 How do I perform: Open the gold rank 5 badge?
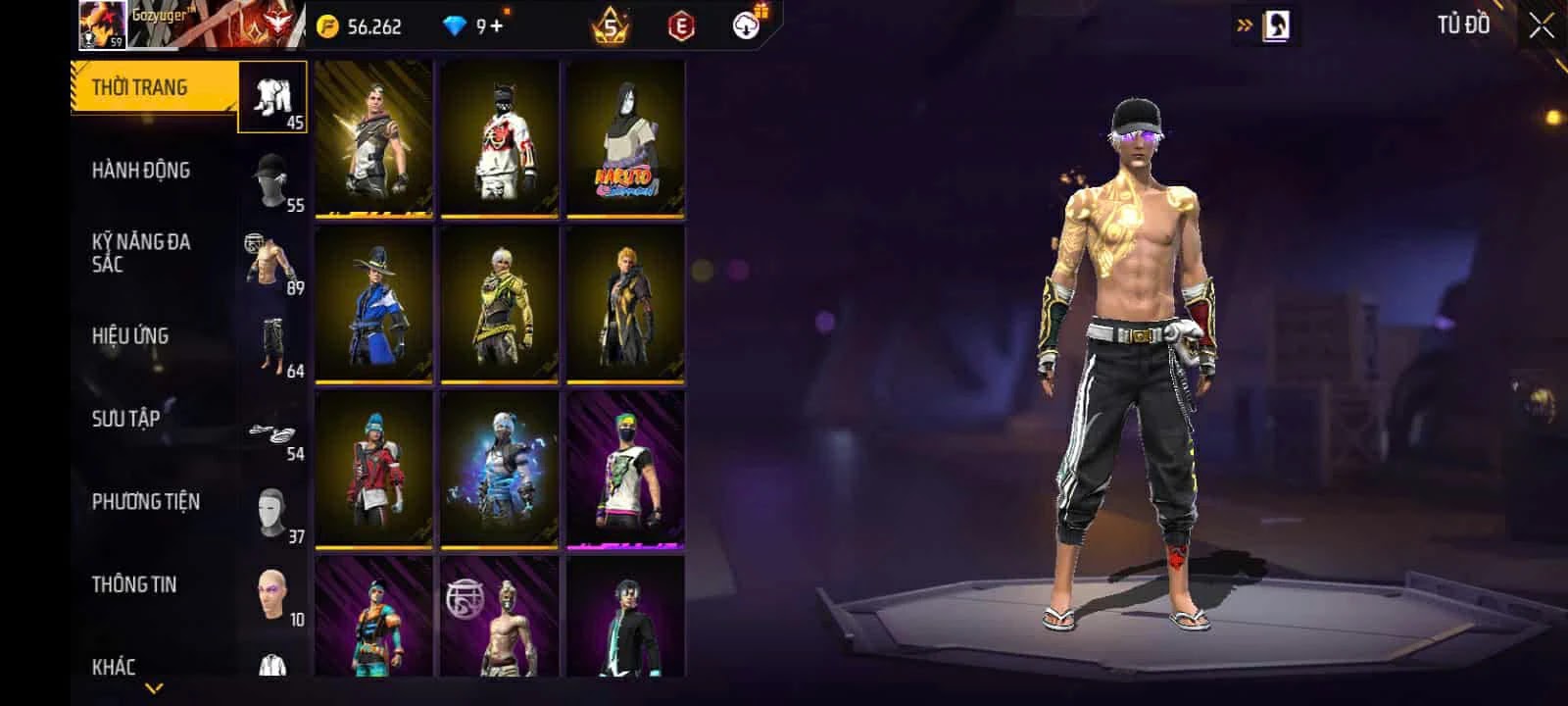pos(610,26)
